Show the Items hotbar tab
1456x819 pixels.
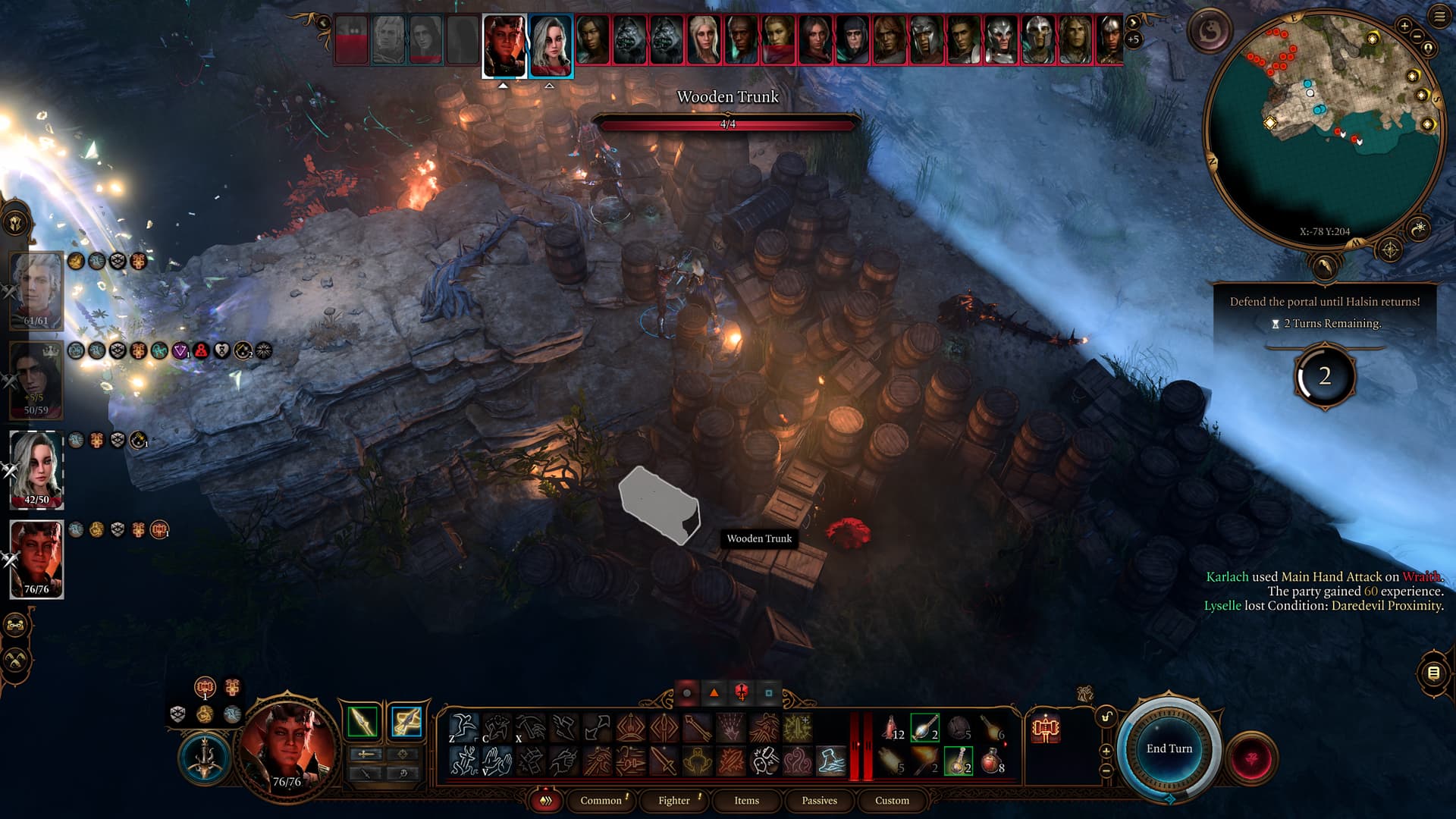click(x=746, y=800)
